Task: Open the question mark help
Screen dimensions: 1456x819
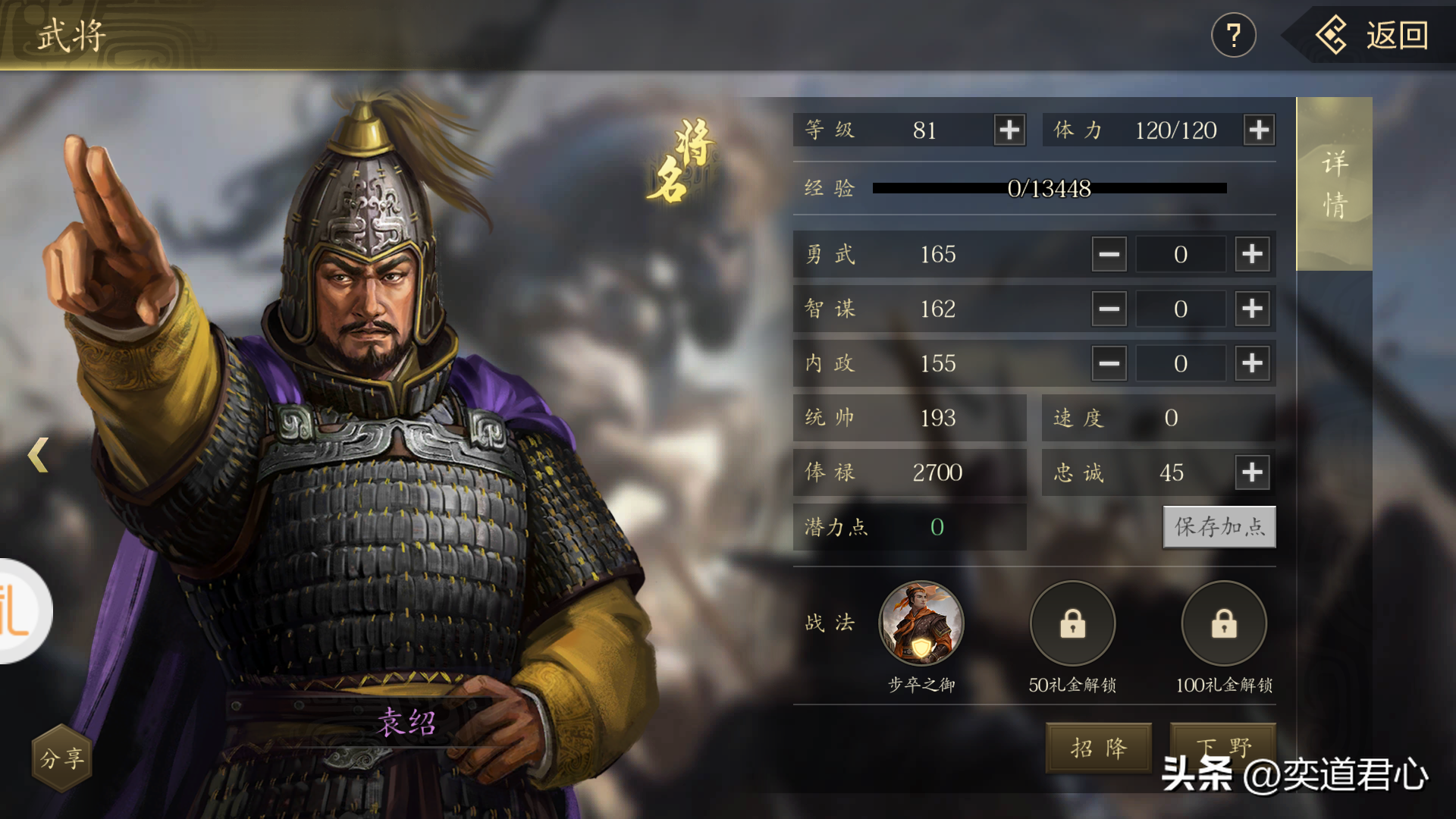Action: pos(1233,36)
